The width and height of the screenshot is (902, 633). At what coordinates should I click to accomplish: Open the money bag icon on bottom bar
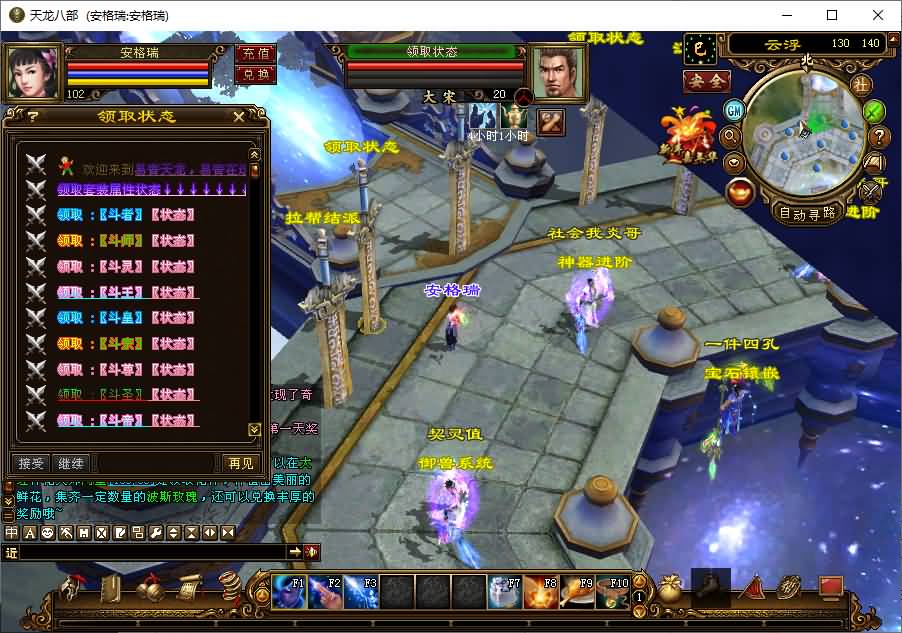pos(669,588)
